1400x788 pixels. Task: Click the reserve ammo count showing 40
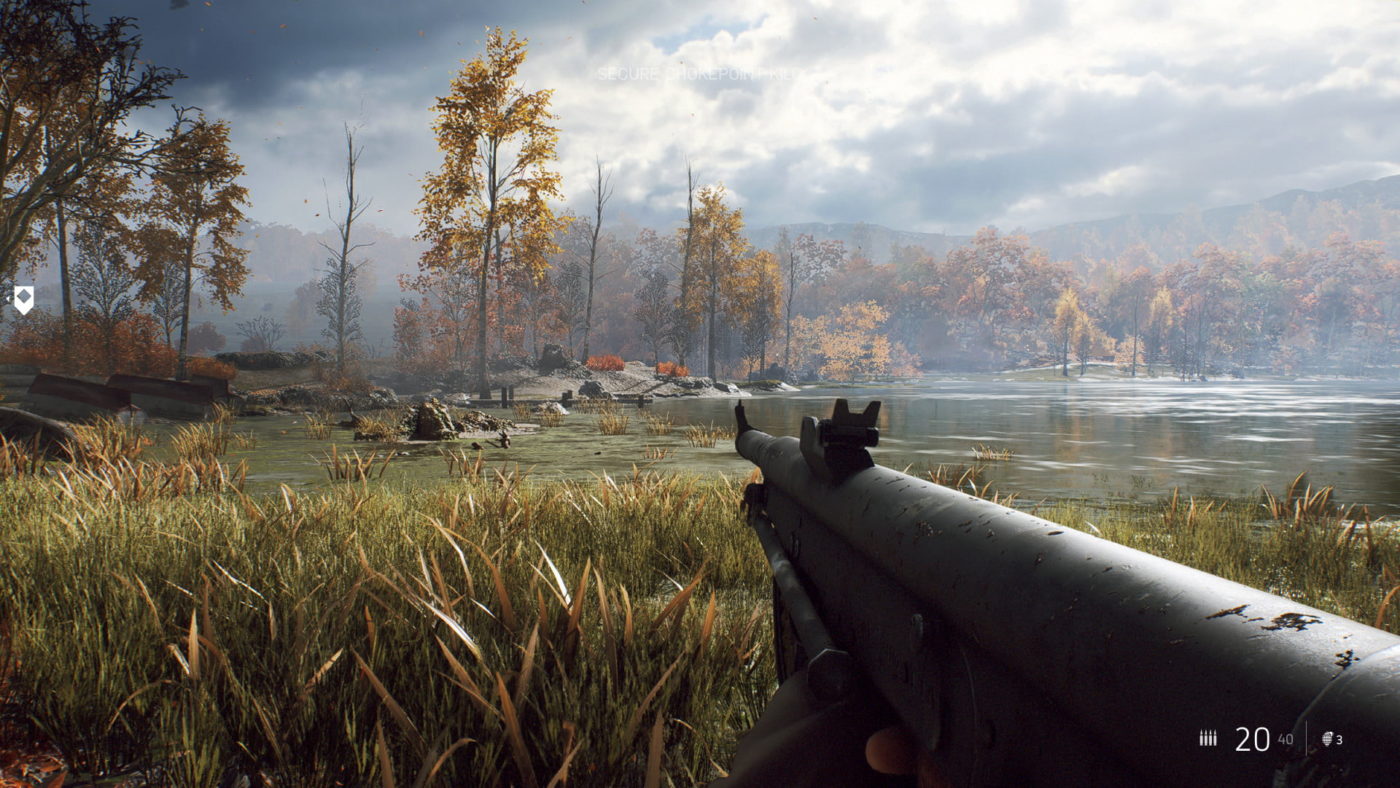pos(1286,738)
